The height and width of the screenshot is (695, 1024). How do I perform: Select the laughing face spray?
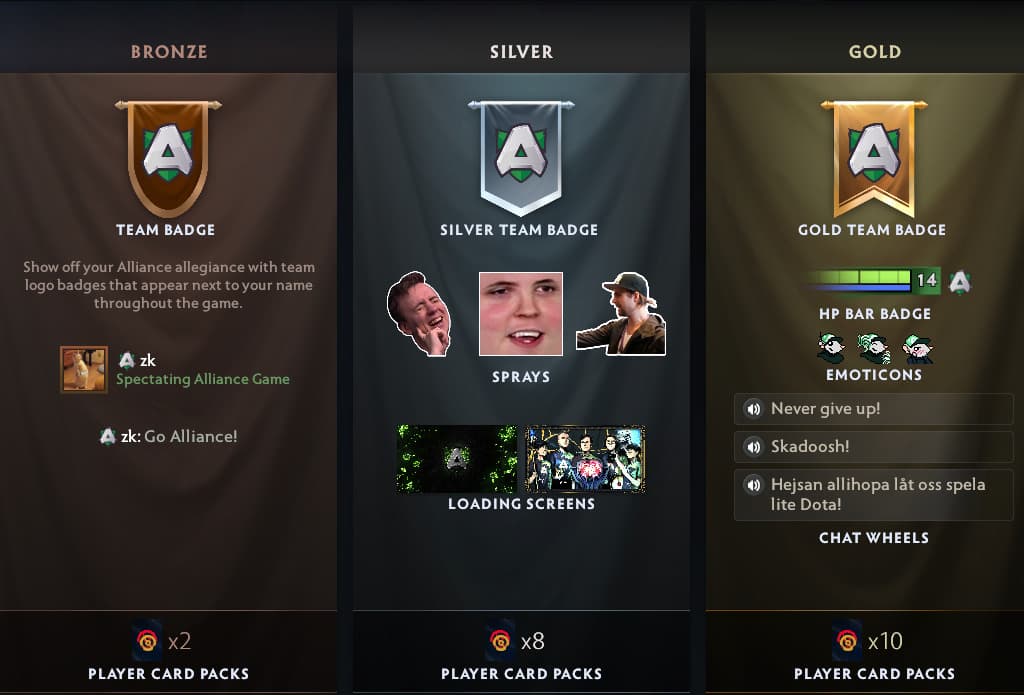[x=420, y=314]
